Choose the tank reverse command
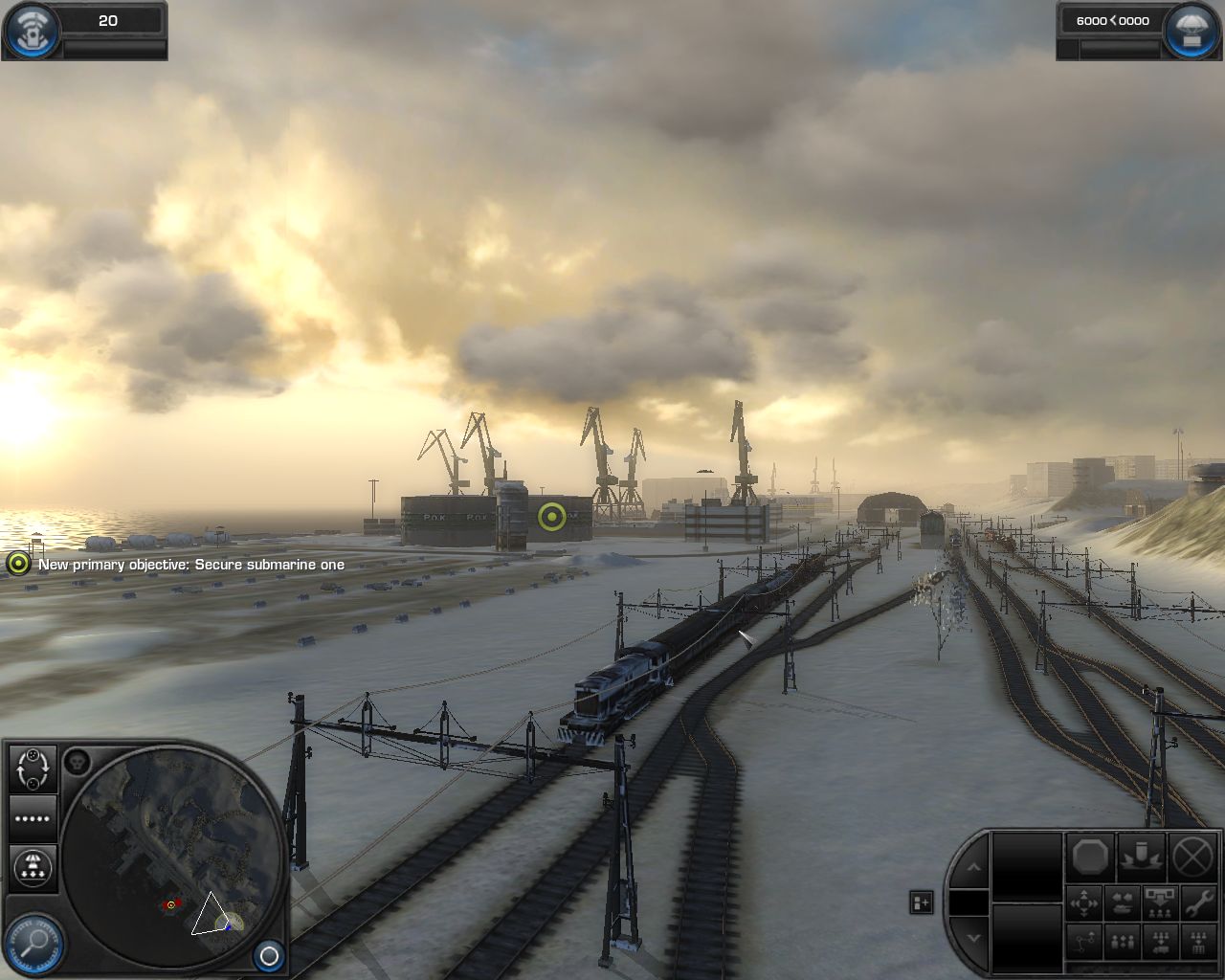 tap(1122, 902)
